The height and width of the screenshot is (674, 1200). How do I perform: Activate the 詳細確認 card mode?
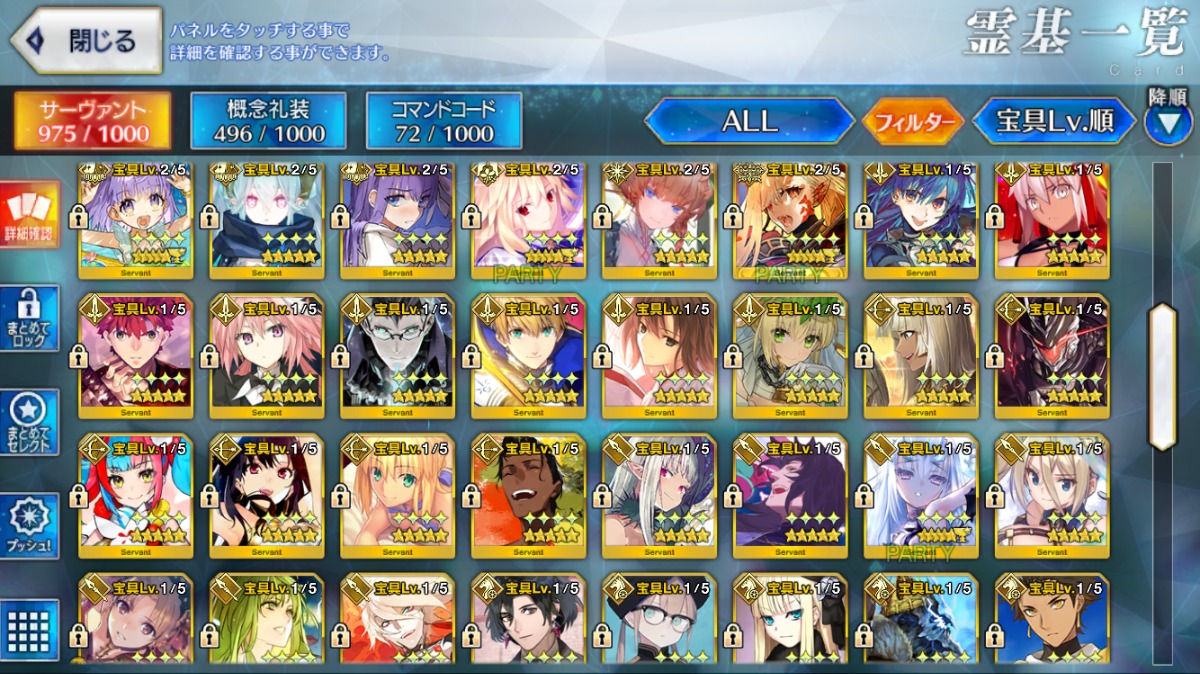click(31, 216)
